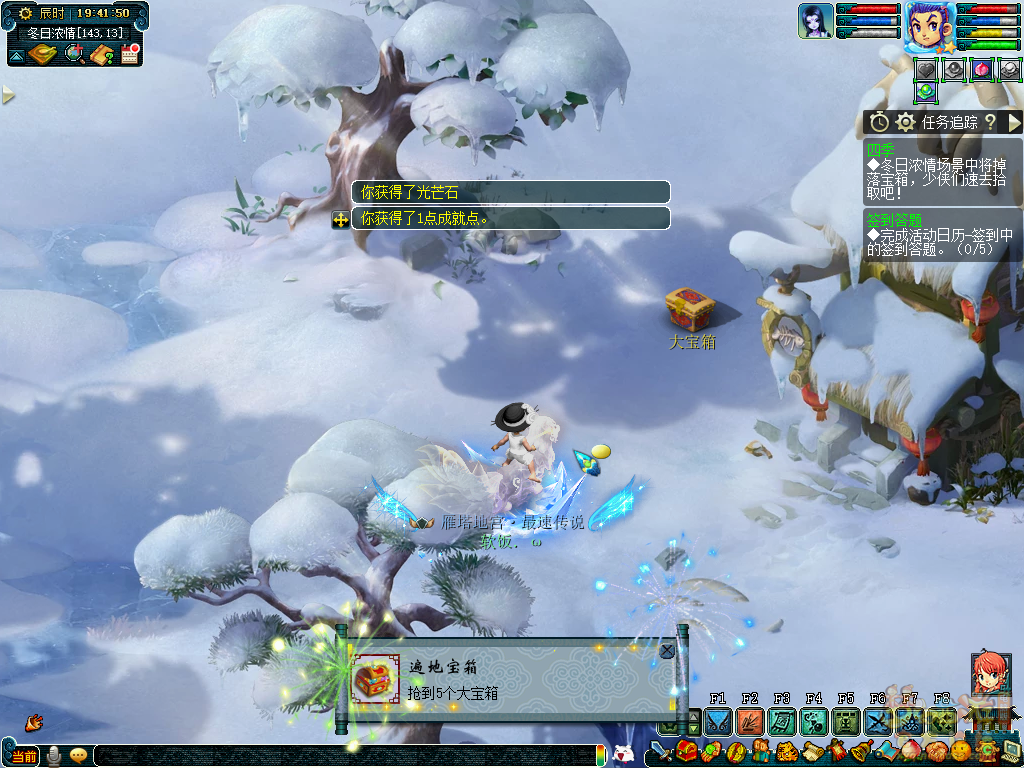Image resolution: width=1024 pixels, height=768 pixels.
Task: Open the 签到答题 quest entry
Action: coord(895,219)
